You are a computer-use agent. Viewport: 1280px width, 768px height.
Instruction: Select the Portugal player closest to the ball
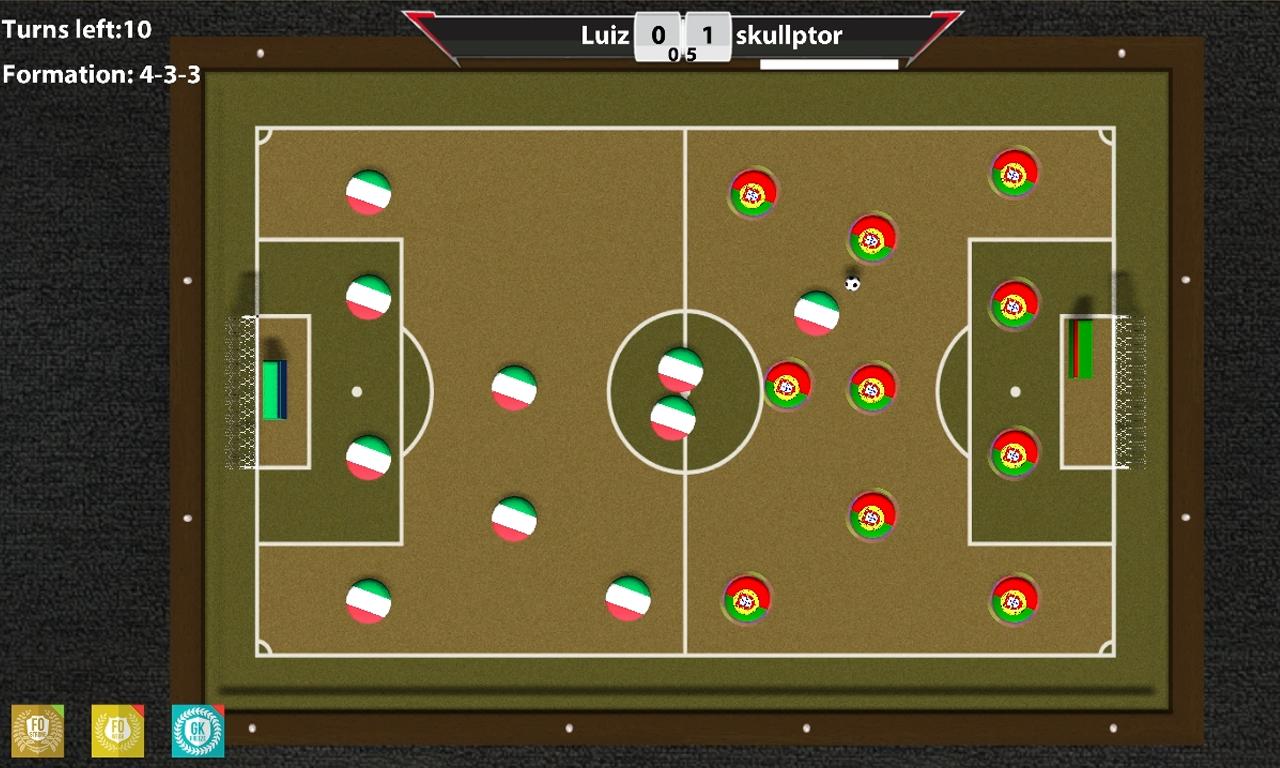click(x=872, y=239)
